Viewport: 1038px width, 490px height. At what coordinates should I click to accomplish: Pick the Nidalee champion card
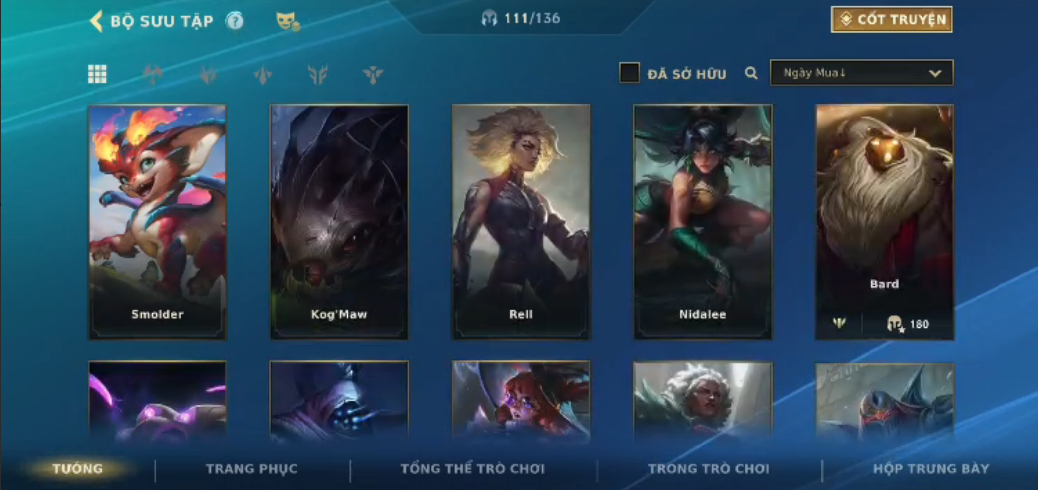coord(703,221)
